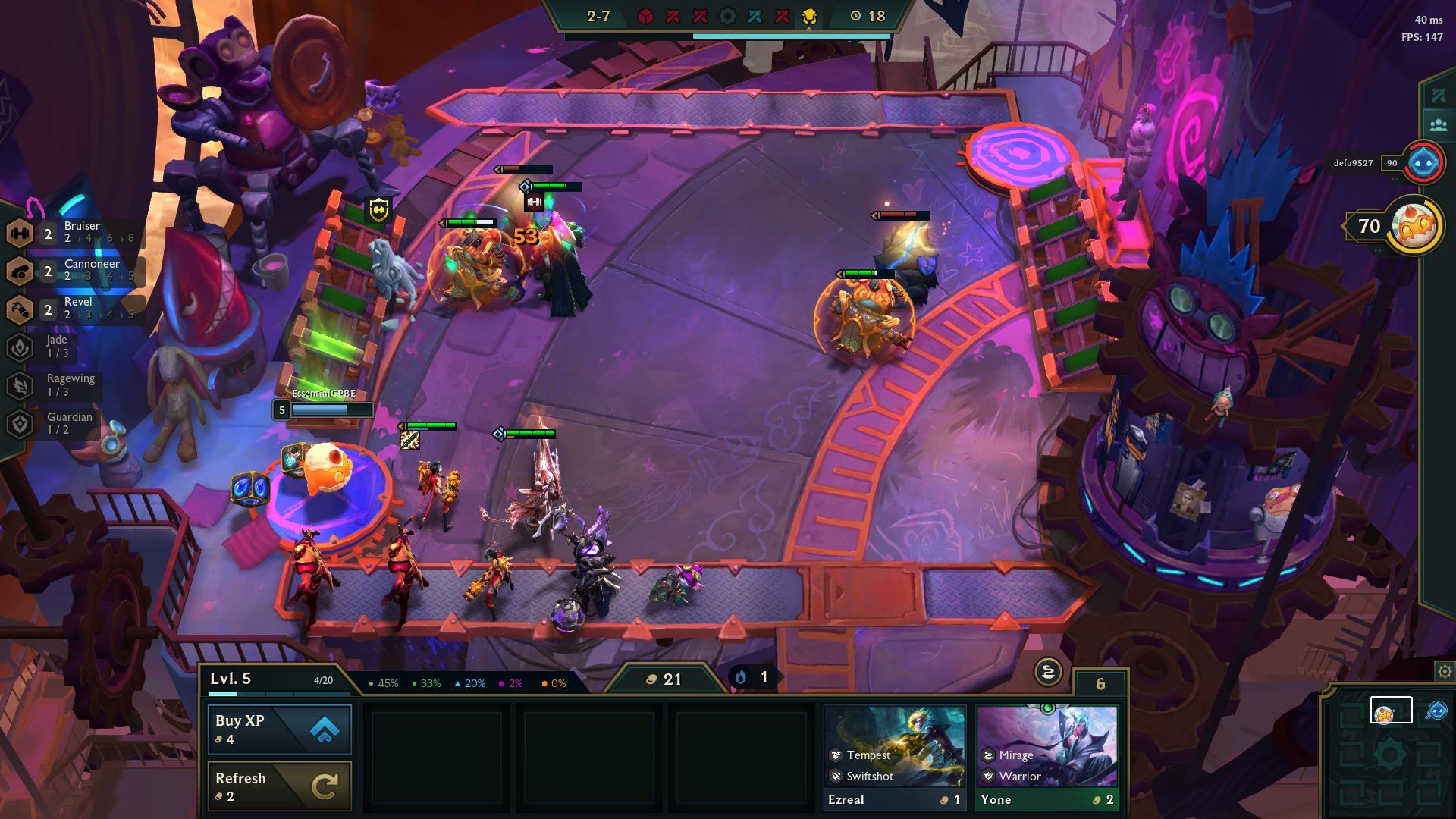Open the scouting swords panel on the right

point(1438,94)
